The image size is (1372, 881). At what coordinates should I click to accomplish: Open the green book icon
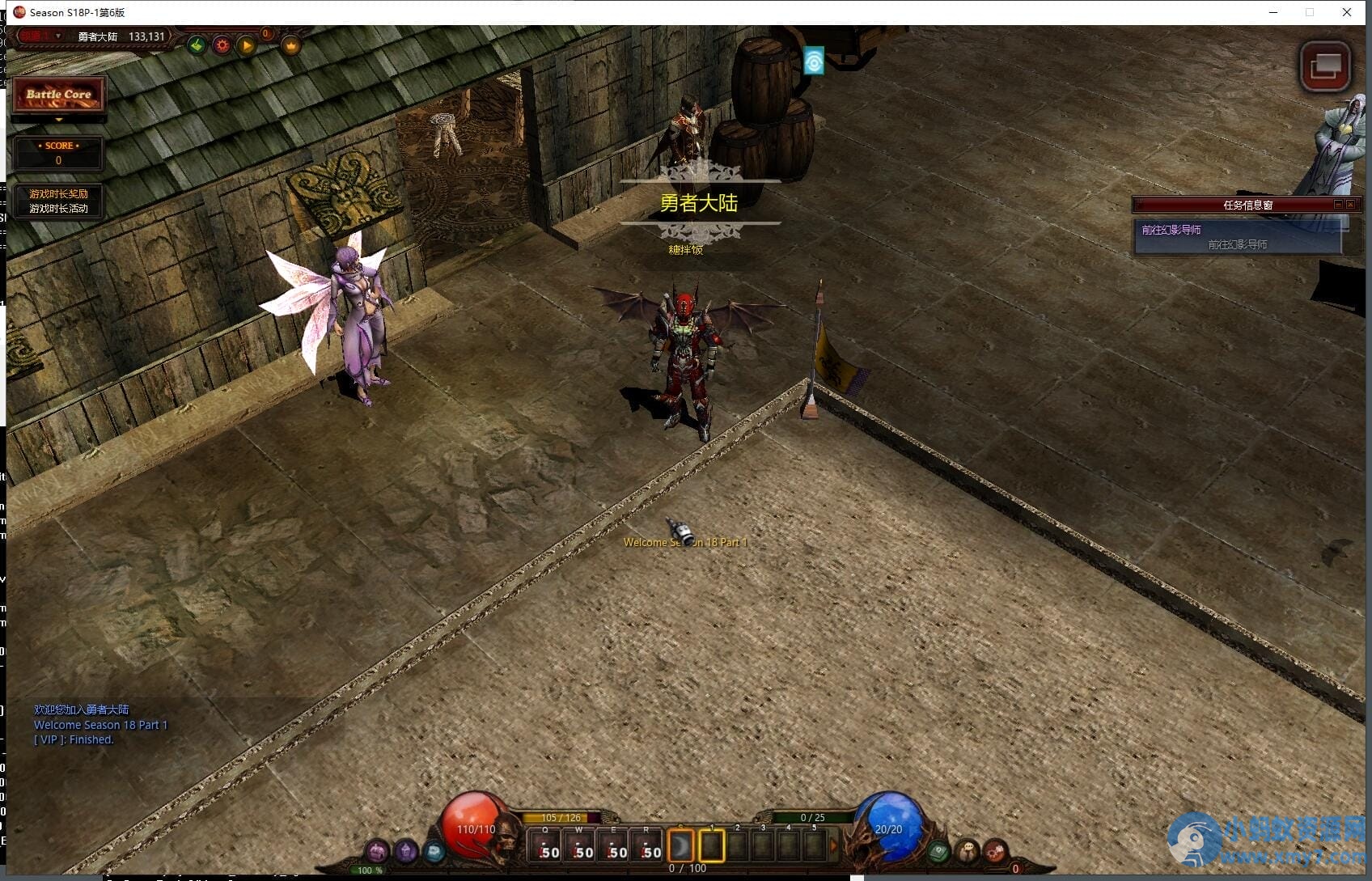click(x=938, y=851)
